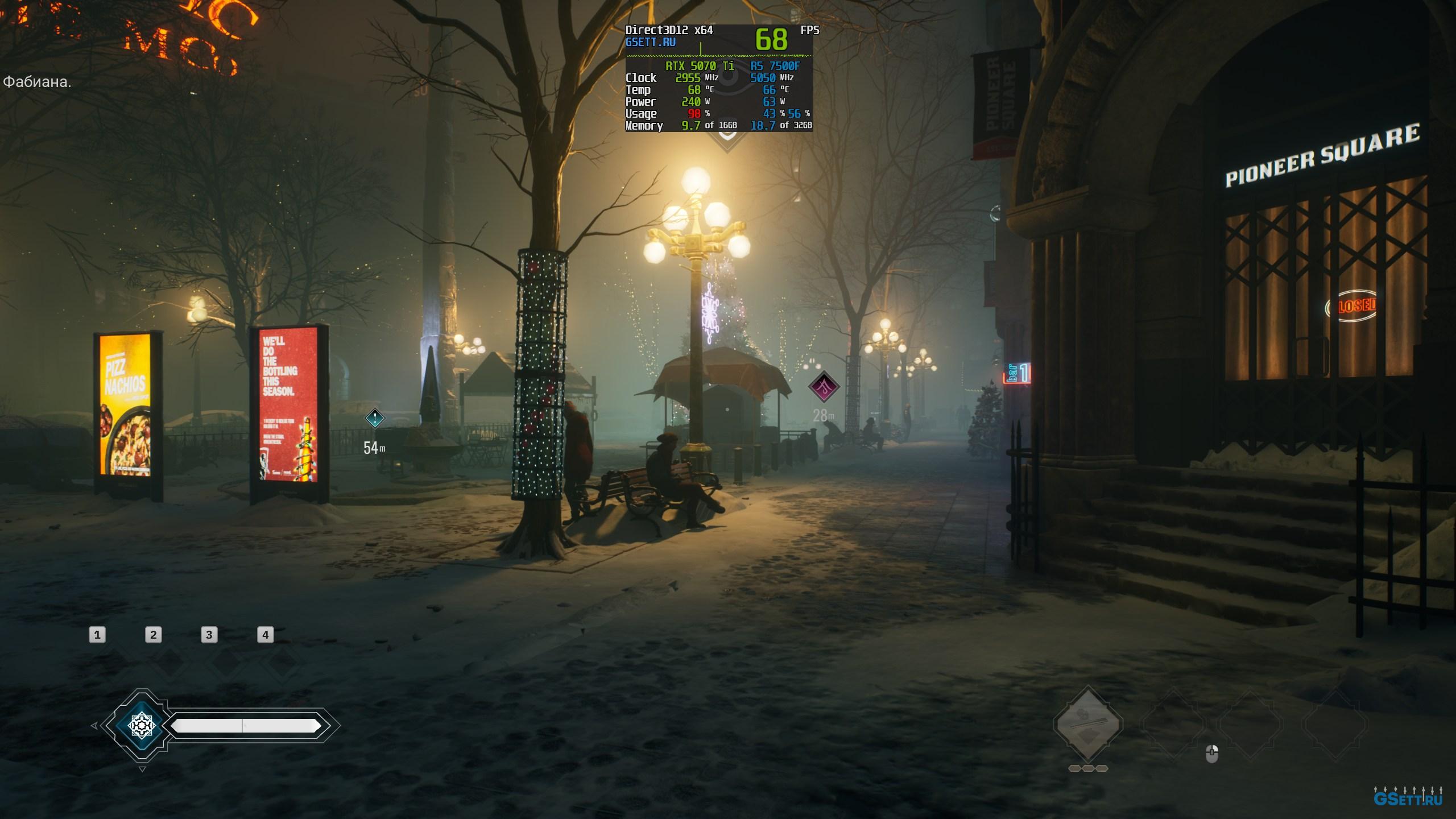Open the GSETT.RU link in the overlay
The image size is (1456, 819).
650,42
